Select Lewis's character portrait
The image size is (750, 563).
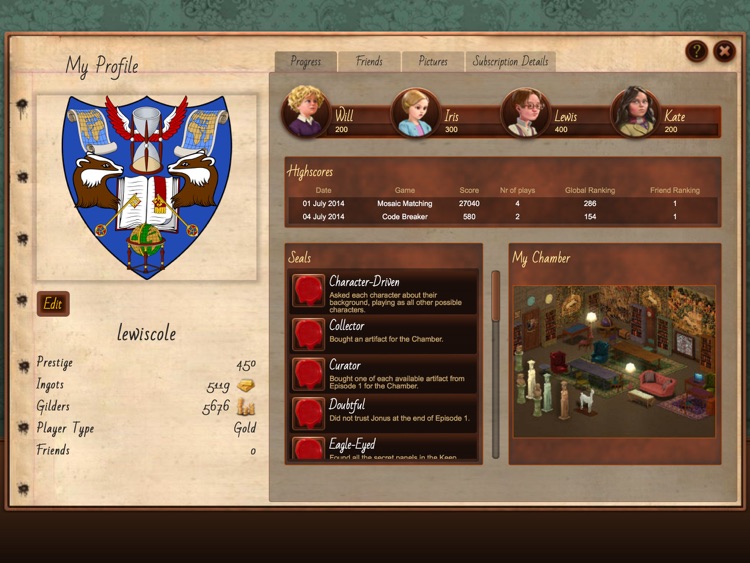pyautogui.click(x=524, y=112)
